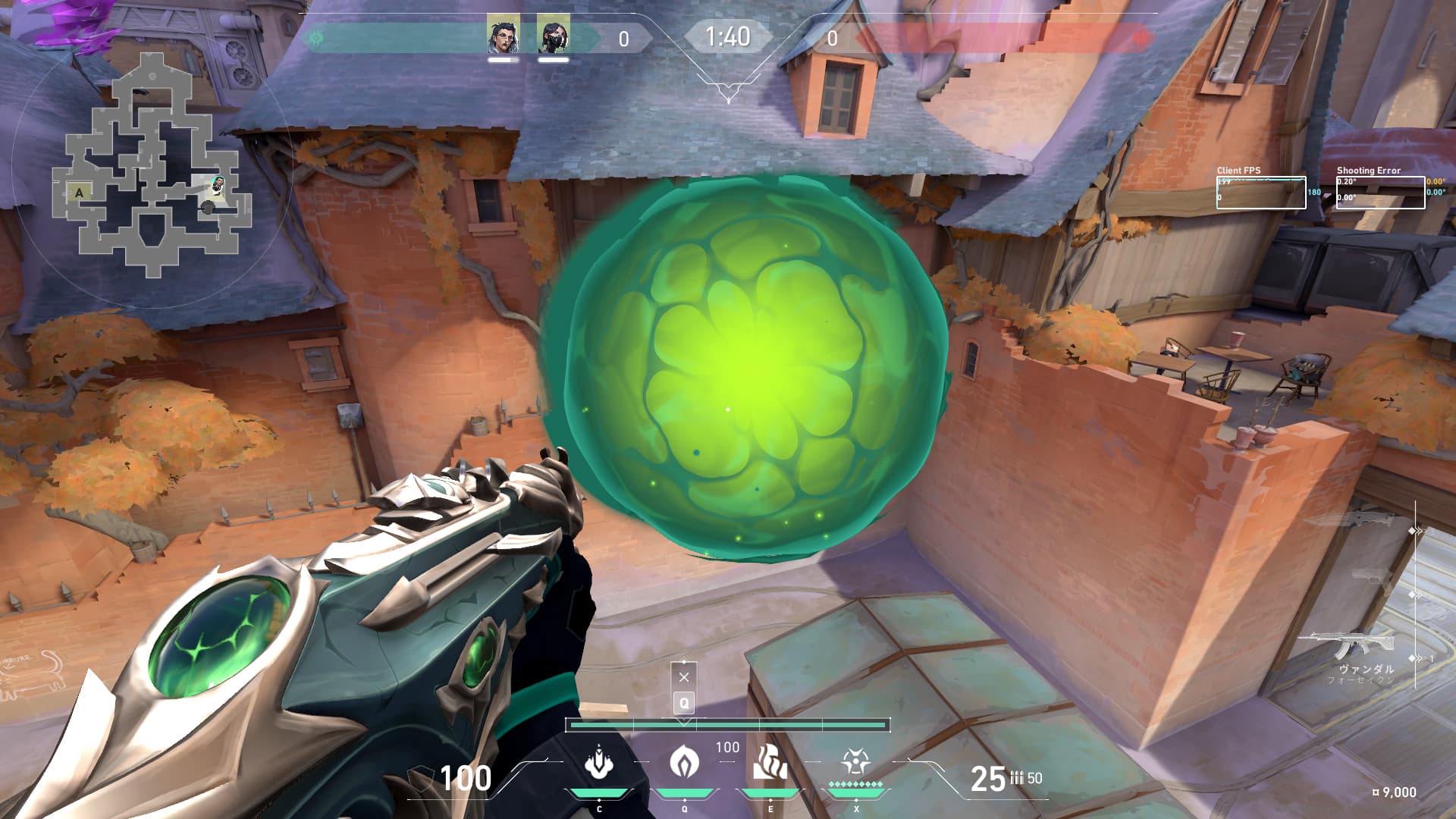This screenshot has width=1456, height=819.
Task: Click the Client FPS performance graph
Action: click(1261, 193)
